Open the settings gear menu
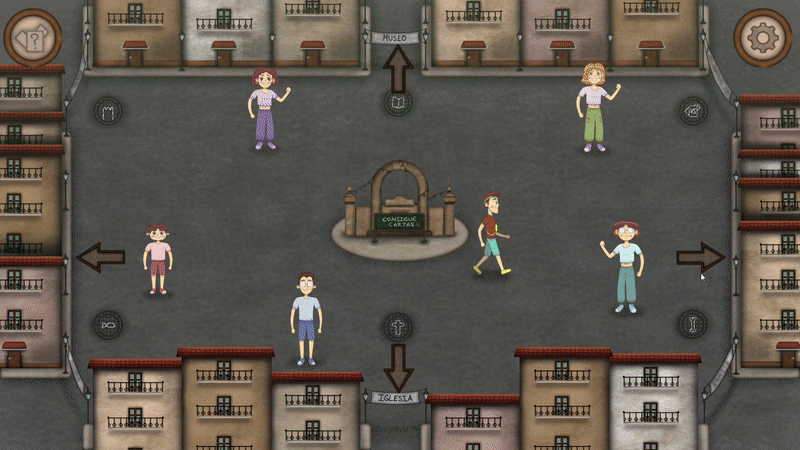 tap(763, 38)
